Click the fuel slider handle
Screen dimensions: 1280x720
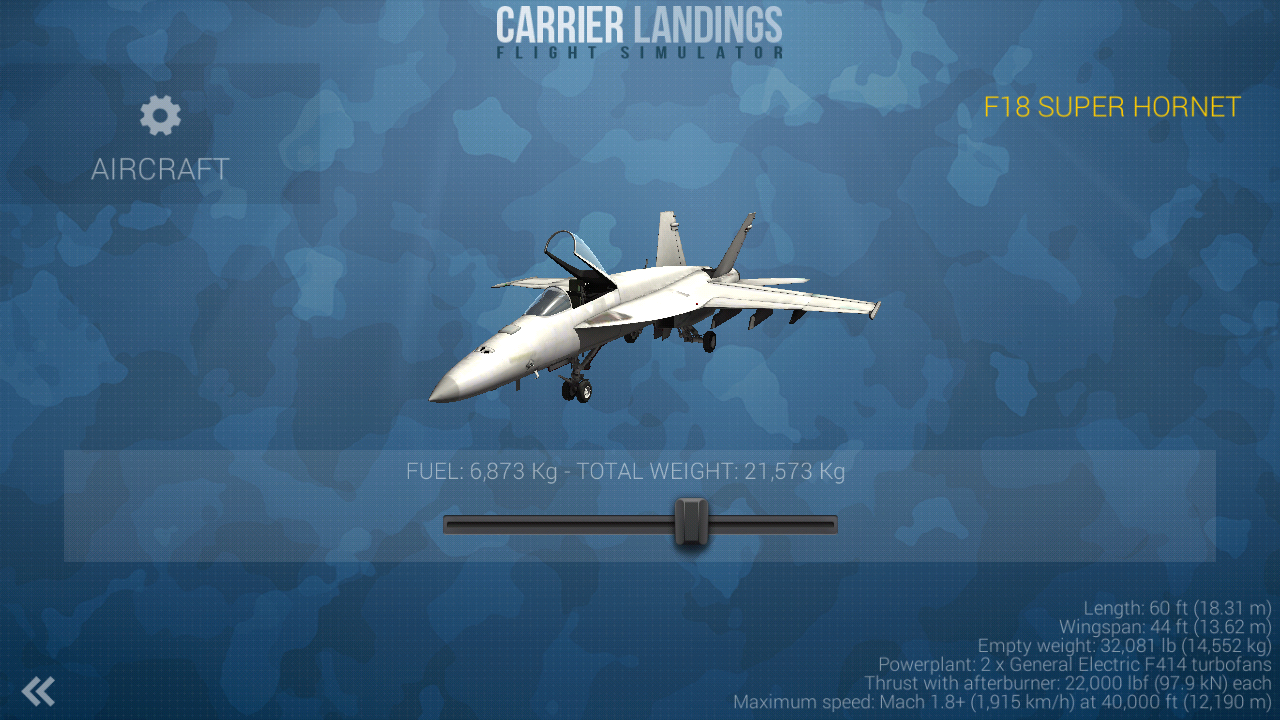click(690, 522)
